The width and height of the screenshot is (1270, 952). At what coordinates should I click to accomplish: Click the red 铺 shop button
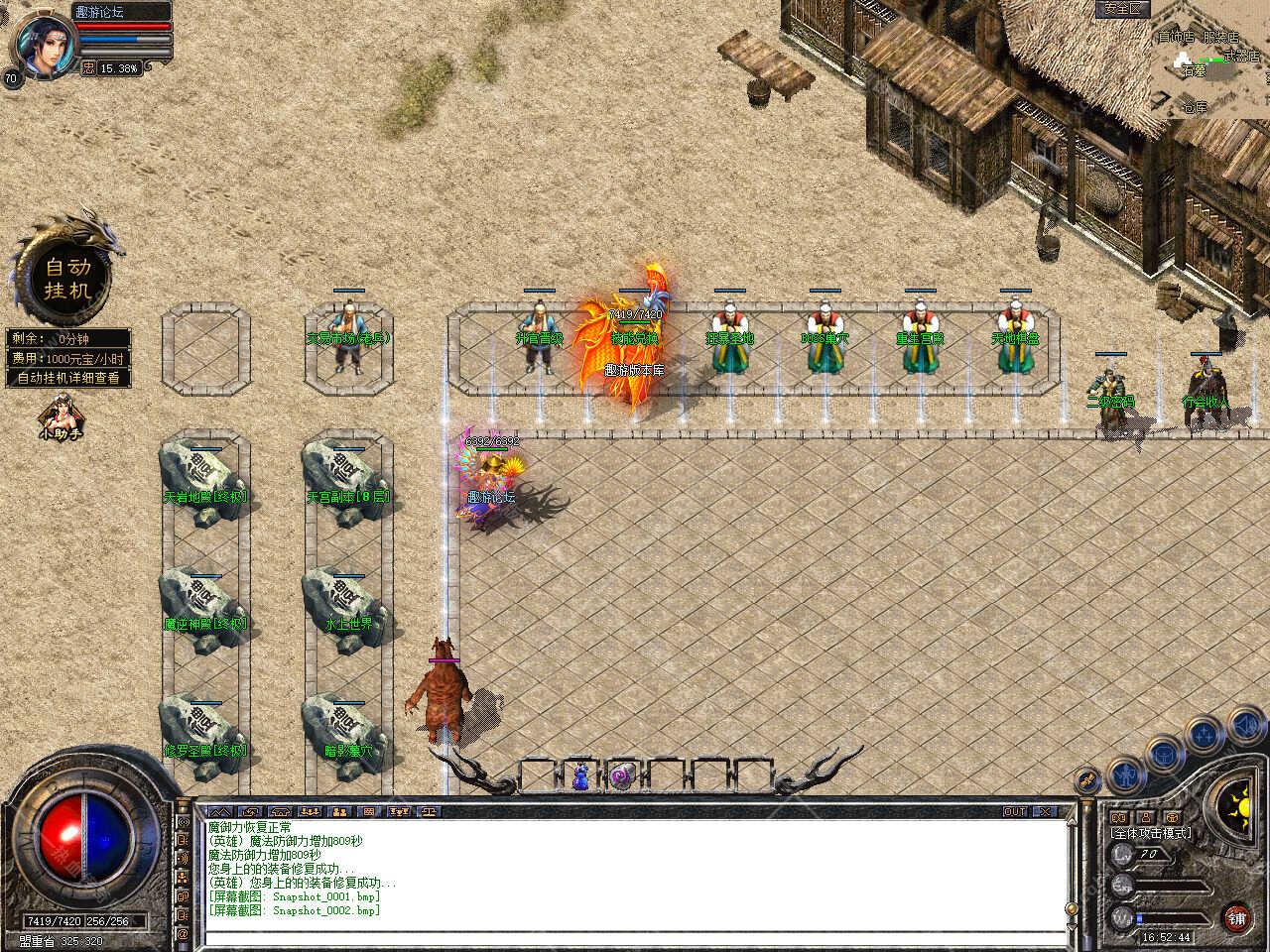point(1236,918)
